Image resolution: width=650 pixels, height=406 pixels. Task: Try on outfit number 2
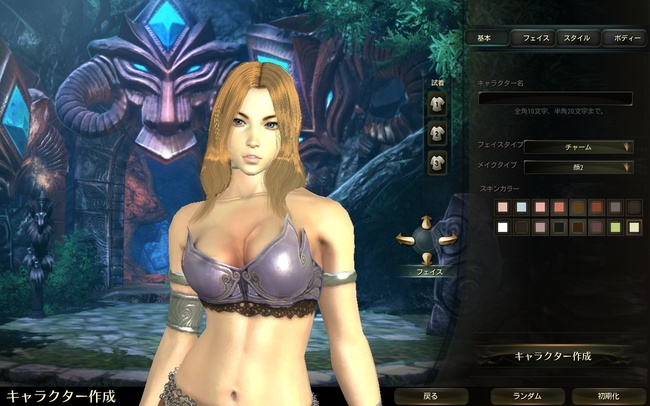tap(437, 132)
